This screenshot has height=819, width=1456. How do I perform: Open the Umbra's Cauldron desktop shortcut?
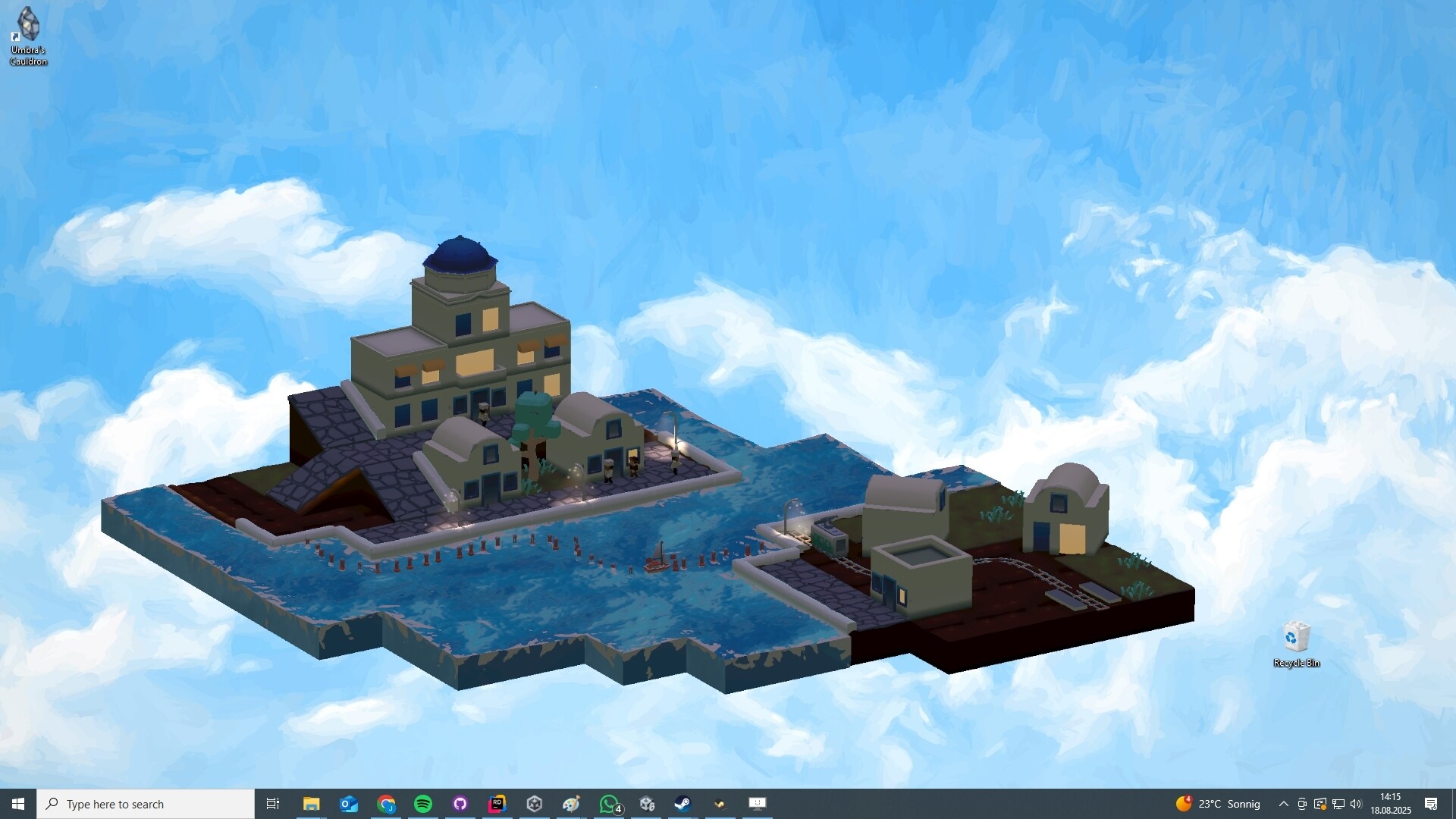[27, 30]
